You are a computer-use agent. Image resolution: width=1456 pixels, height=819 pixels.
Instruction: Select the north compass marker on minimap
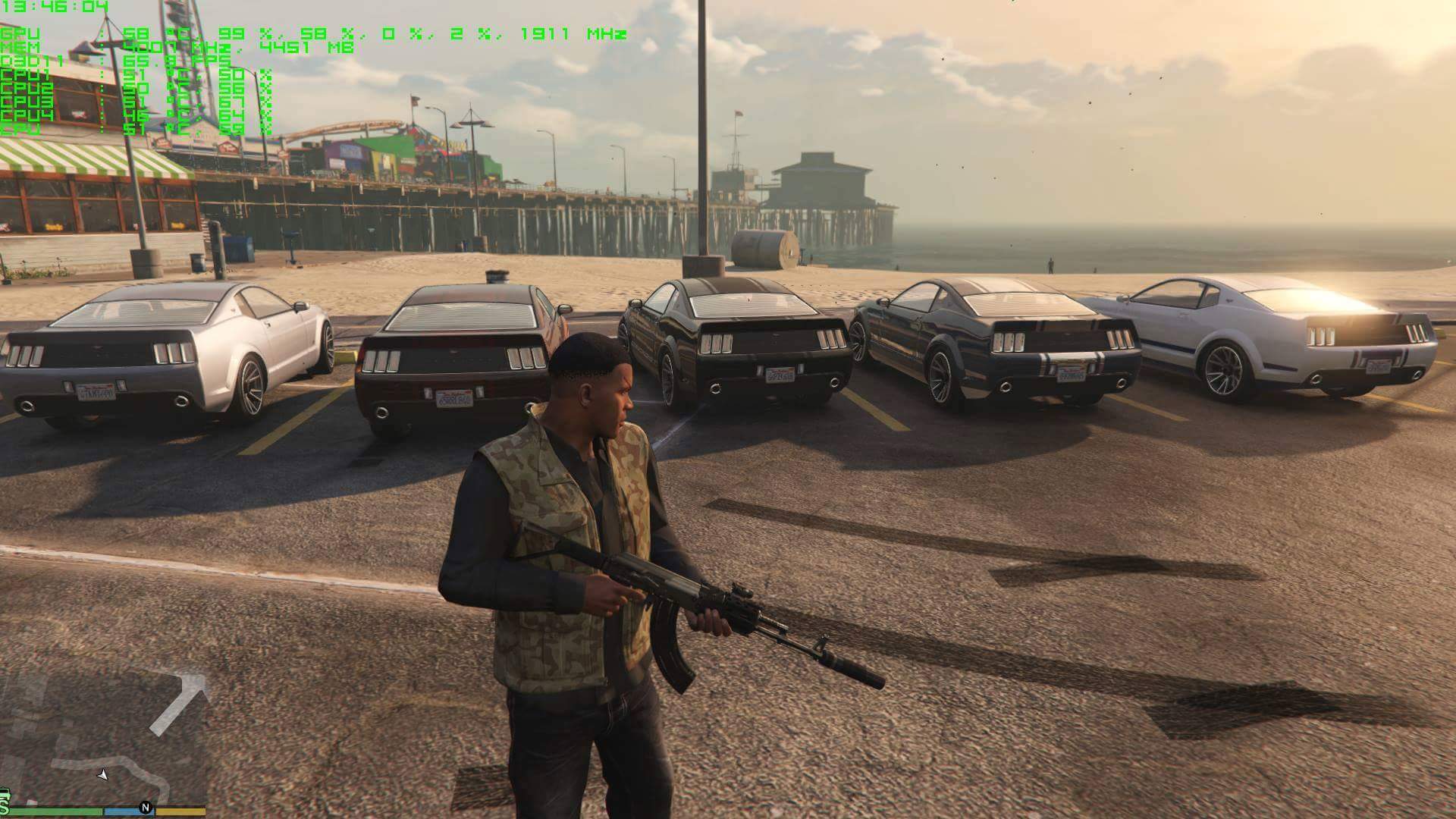pos(145,808)
